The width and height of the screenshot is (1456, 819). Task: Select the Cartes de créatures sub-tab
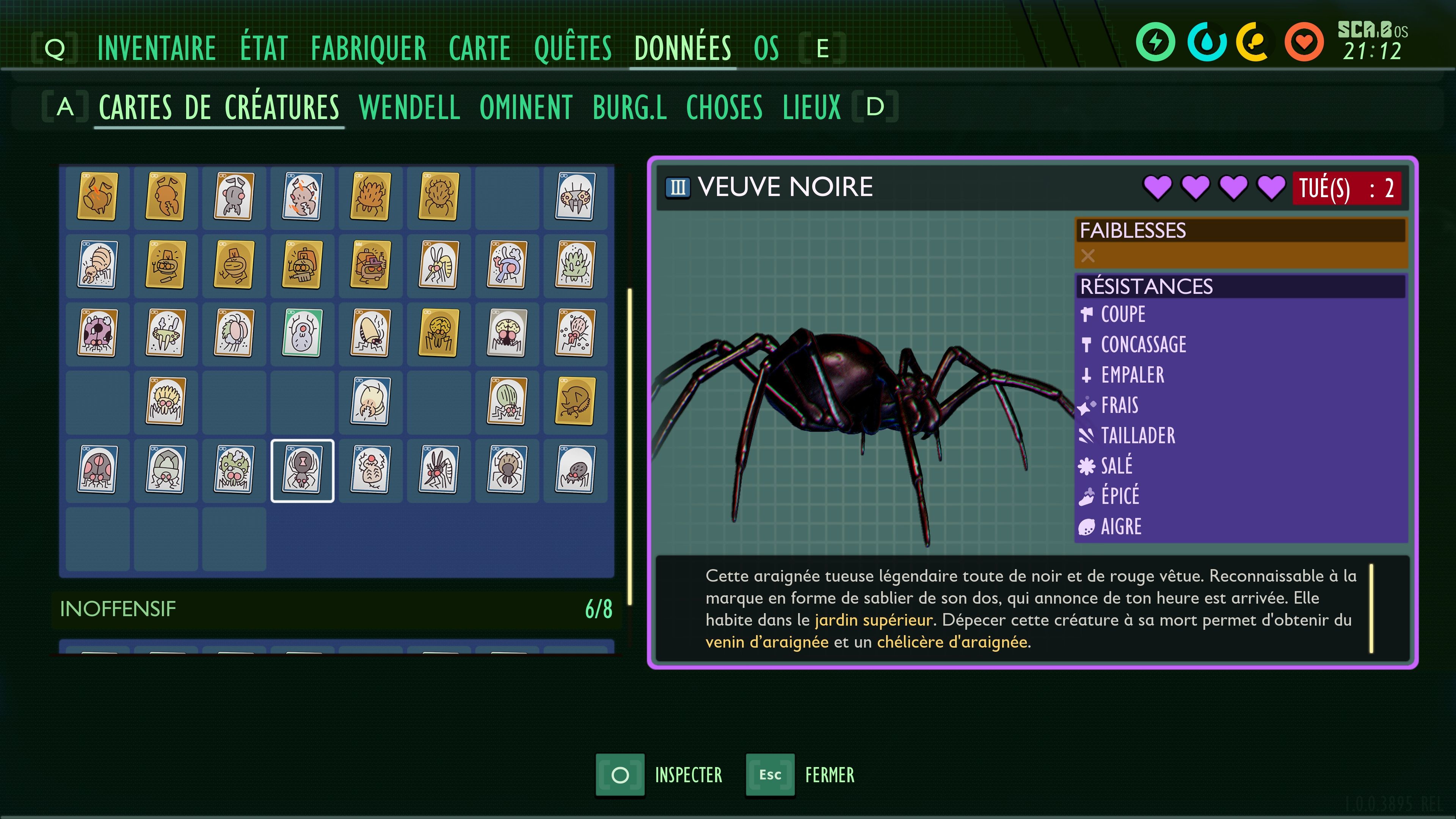pyautogui.click(x=219, y=107)
